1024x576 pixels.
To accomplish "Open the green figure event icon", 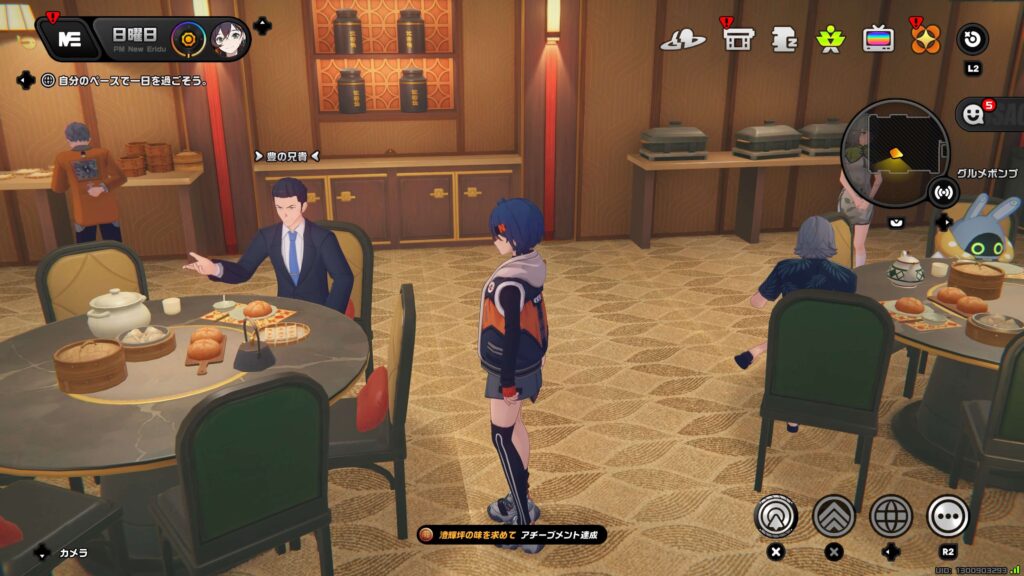I will [x=830, y=40].
